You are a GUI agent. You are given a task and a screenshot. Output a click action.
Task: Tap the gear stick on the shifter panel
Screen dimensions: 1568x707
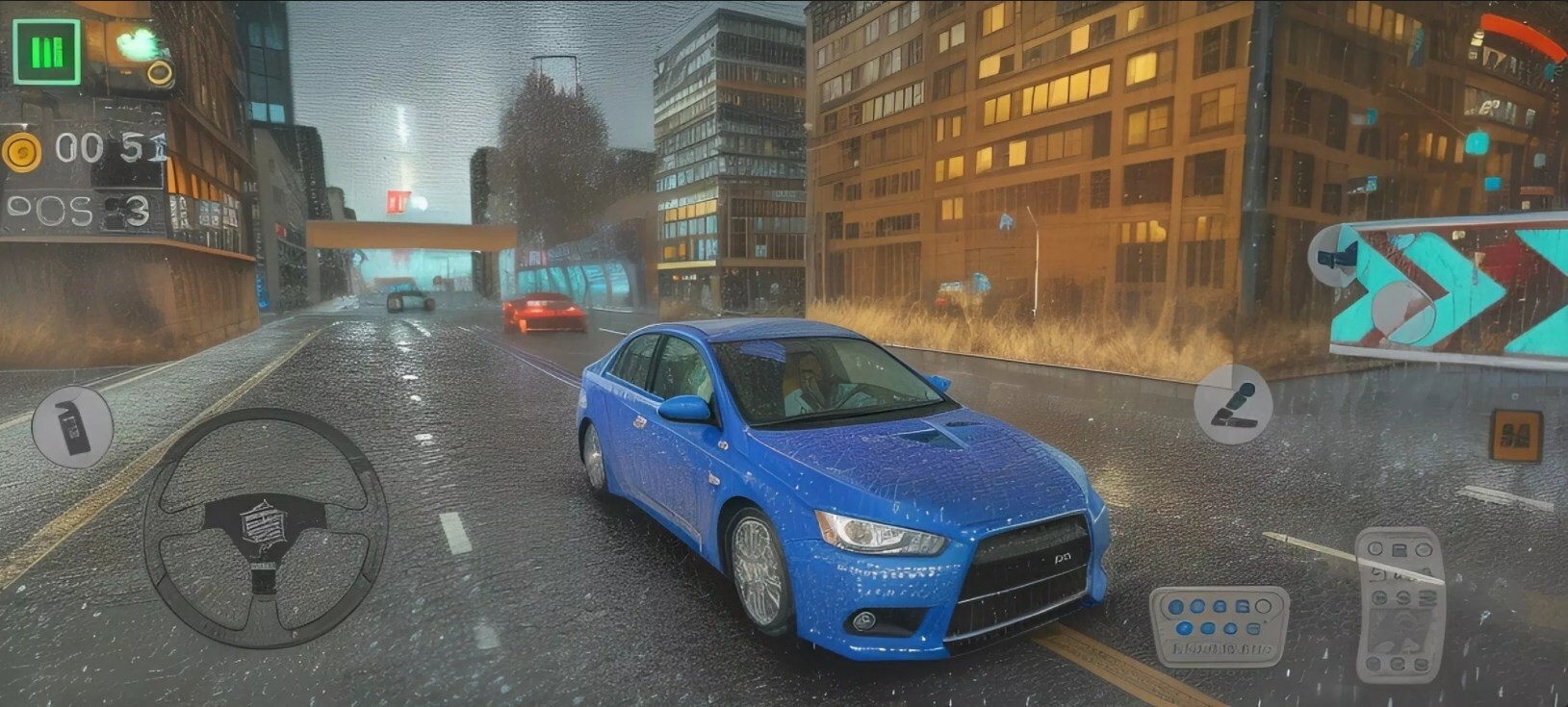1401,630
